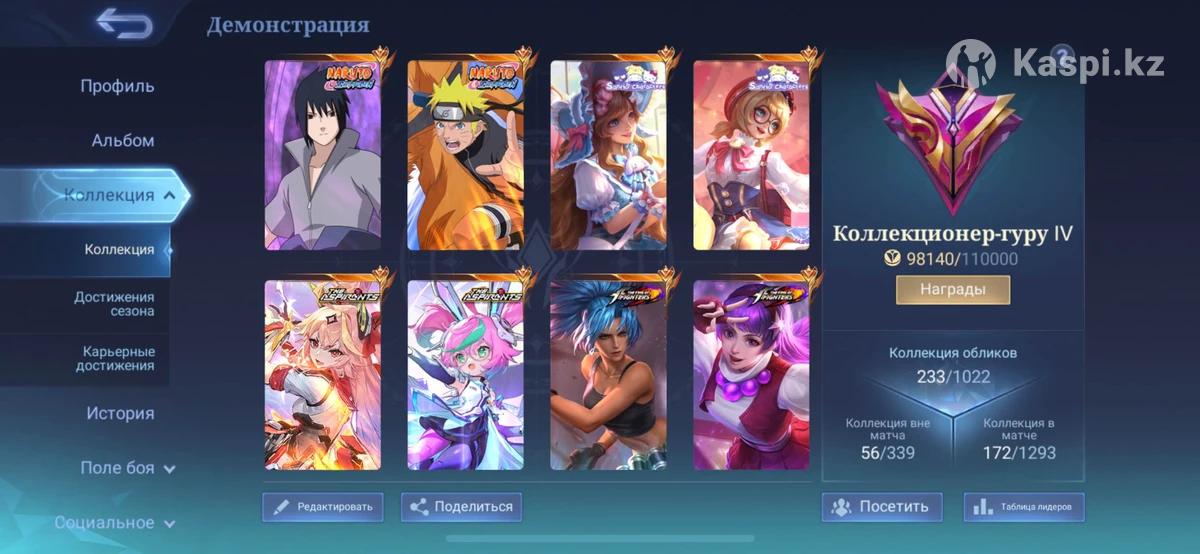Click the Посетить button
The height and width of the screenshot is (554, 1200).
[x=881, y=507]
